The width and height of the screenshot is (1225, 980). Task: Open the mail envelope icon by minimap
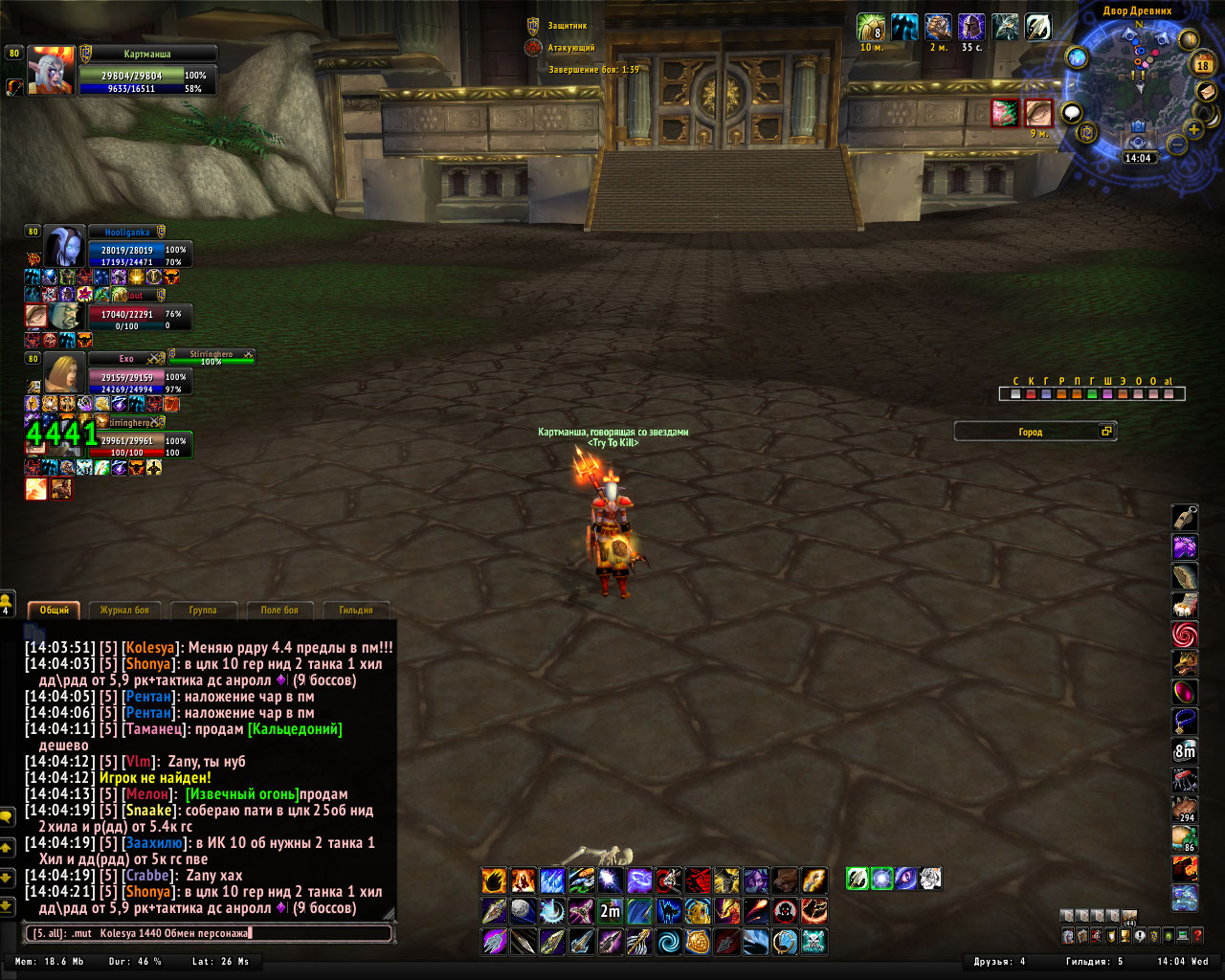tap(1206, 92)
